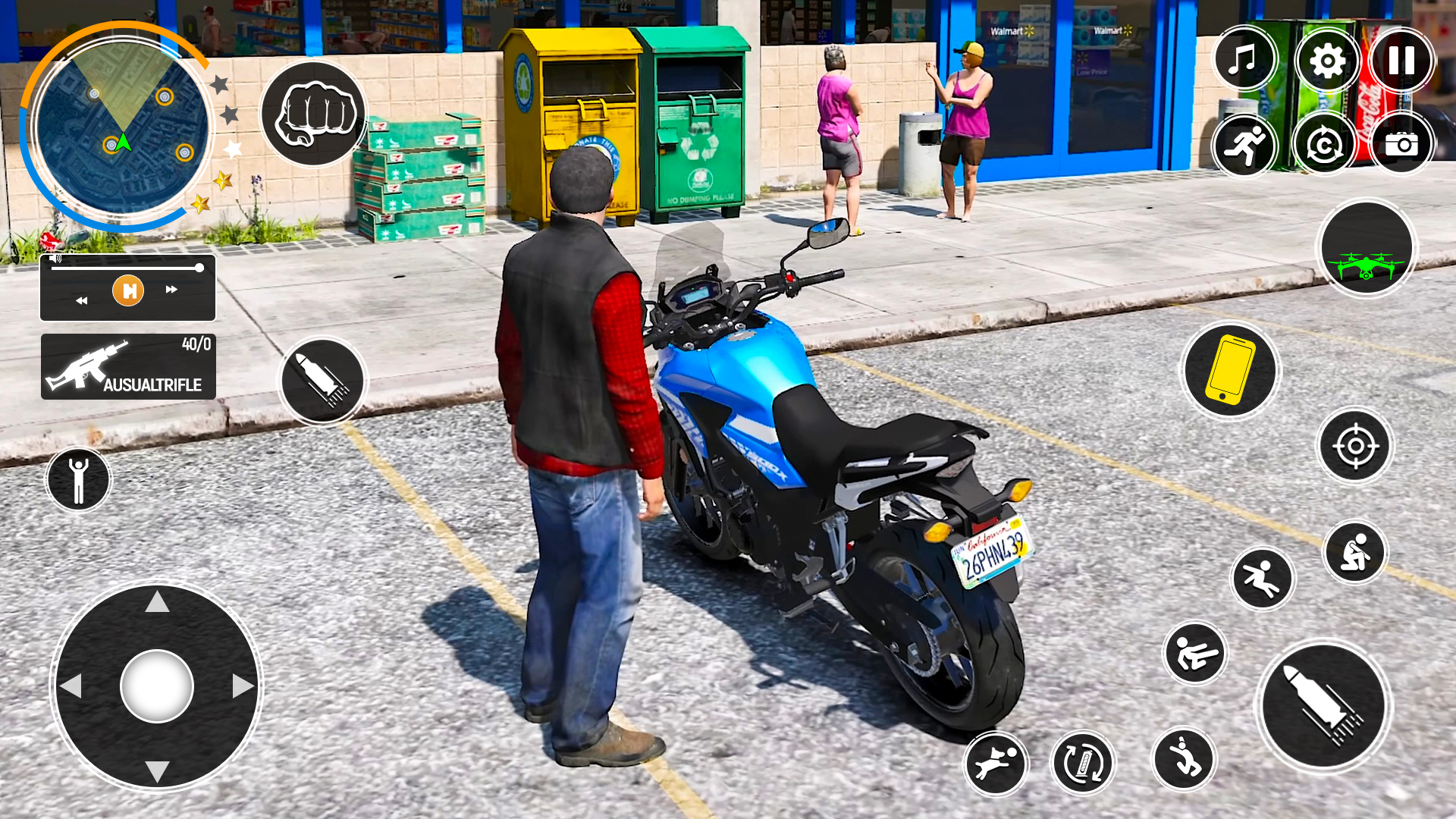Open the photo camera mode
1456x819 pixels.
[x=1401, y=143]
